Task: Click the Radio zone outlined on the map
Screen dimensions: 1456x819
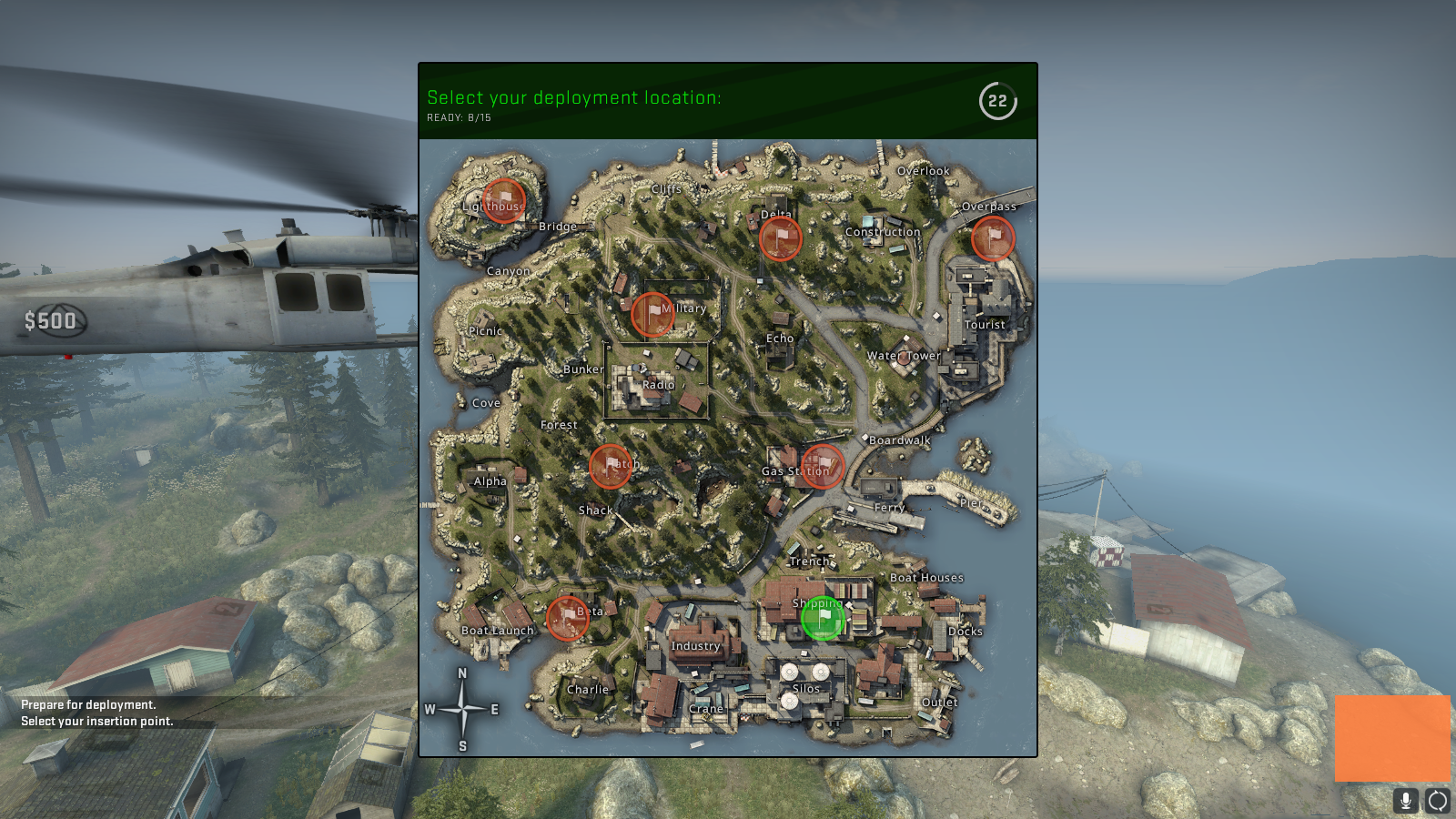Action: coord(657,385)
